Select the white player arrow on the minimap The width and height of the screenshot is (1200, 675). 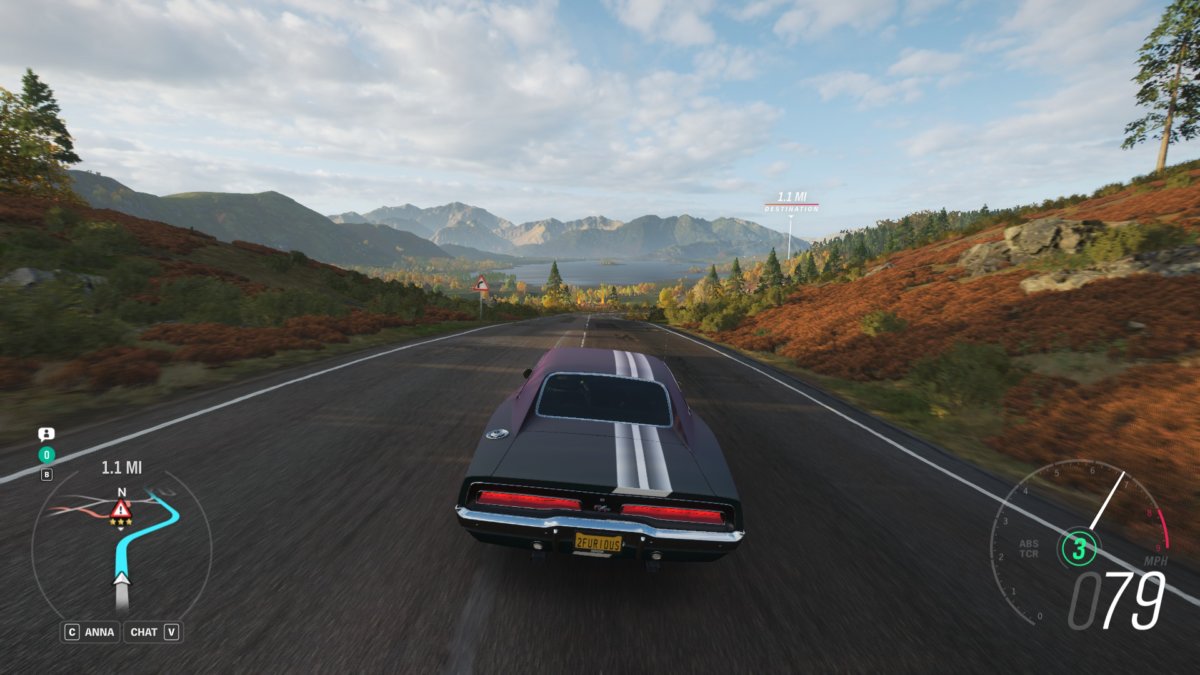click(x=121, y=578)
